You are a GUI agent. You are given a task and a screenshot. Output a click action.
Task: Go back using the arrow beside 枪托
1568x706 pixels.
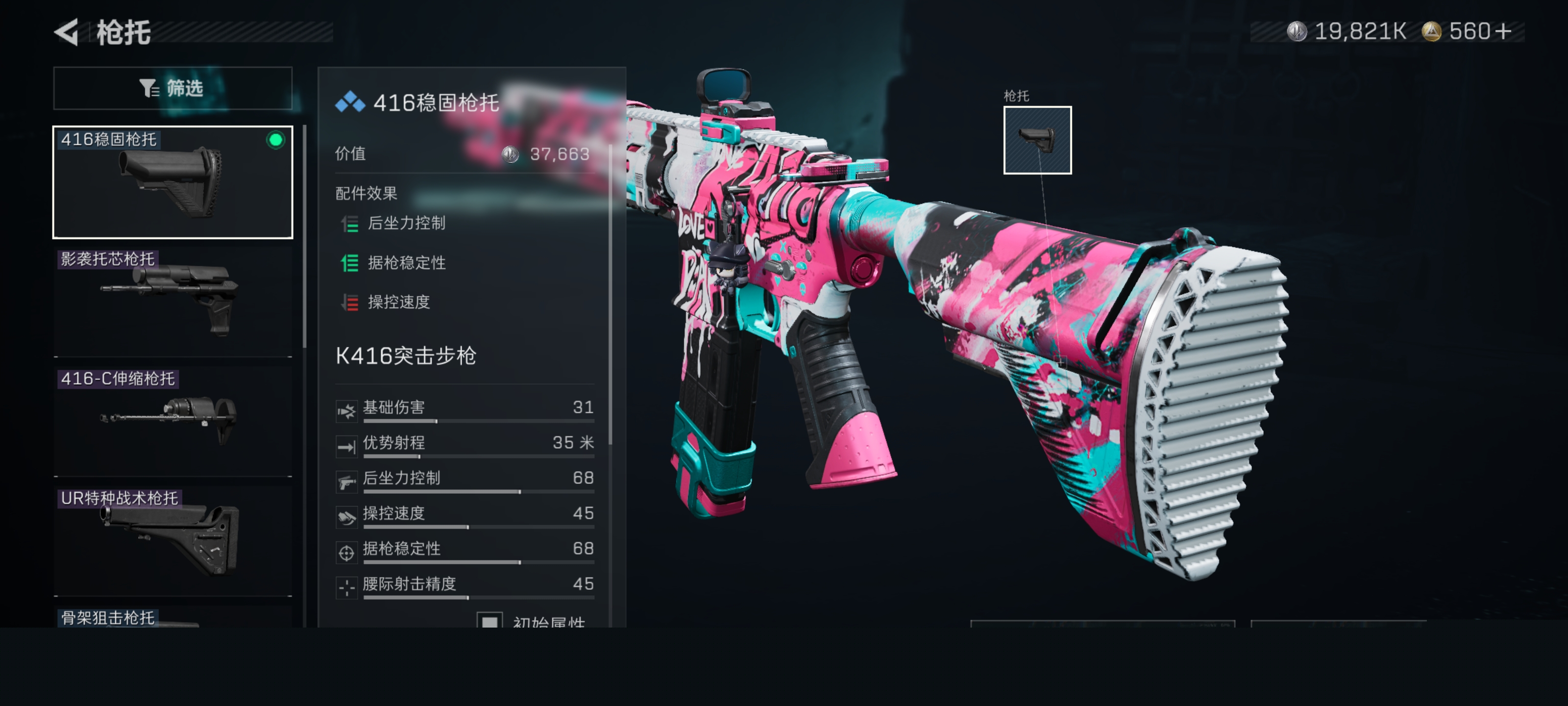pos(67,32)
